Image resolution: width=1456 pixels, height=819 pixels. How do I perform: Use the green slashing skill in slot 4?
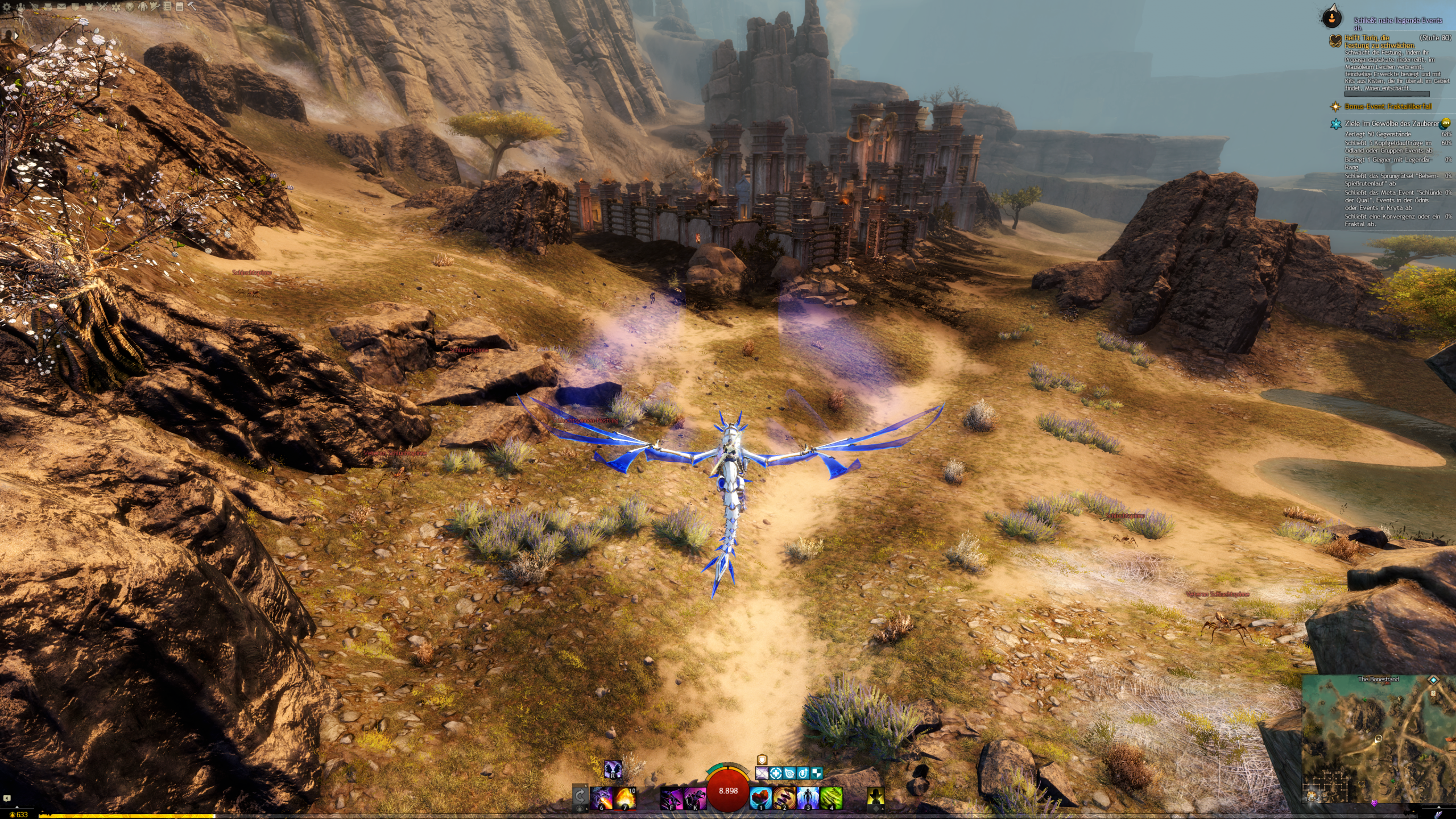pos(831,798)
